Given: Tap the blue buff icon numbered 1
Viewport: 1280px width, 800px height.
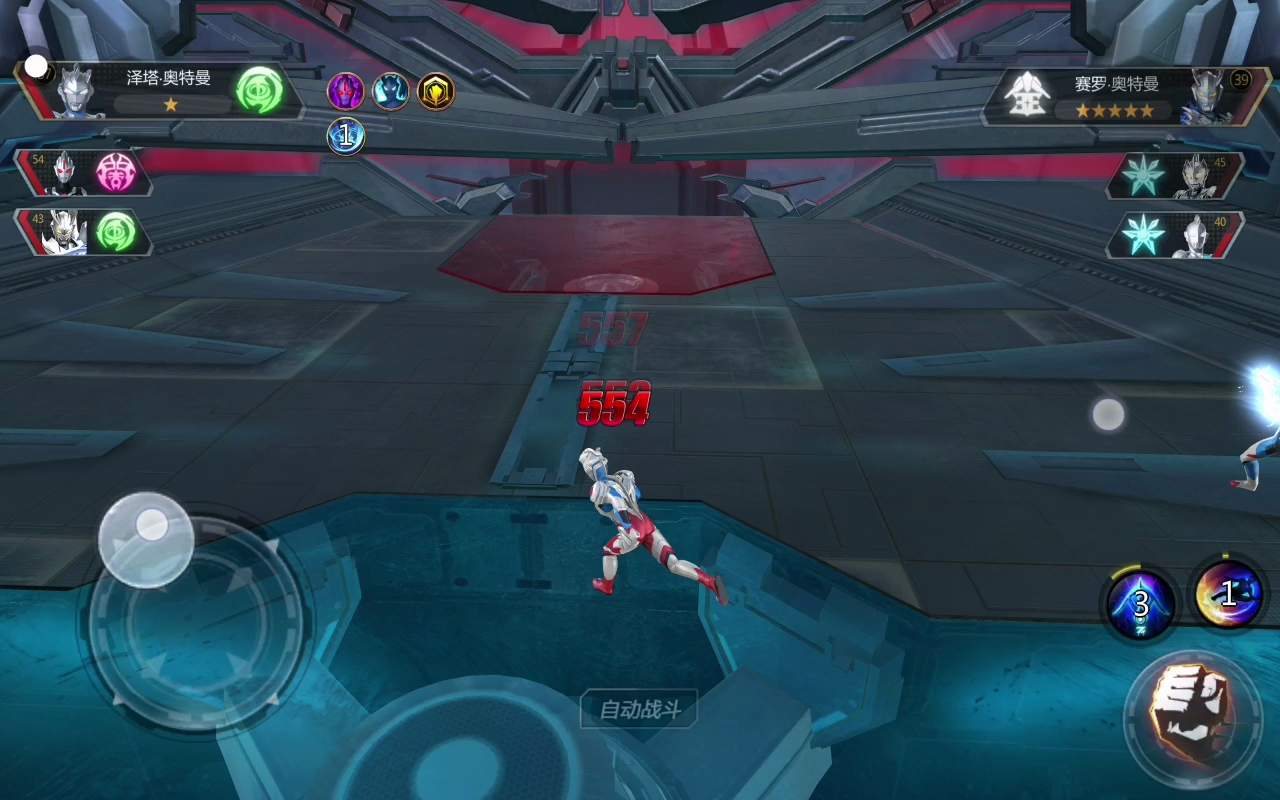Looking at the screenshot, I should (x=346, y=136).
